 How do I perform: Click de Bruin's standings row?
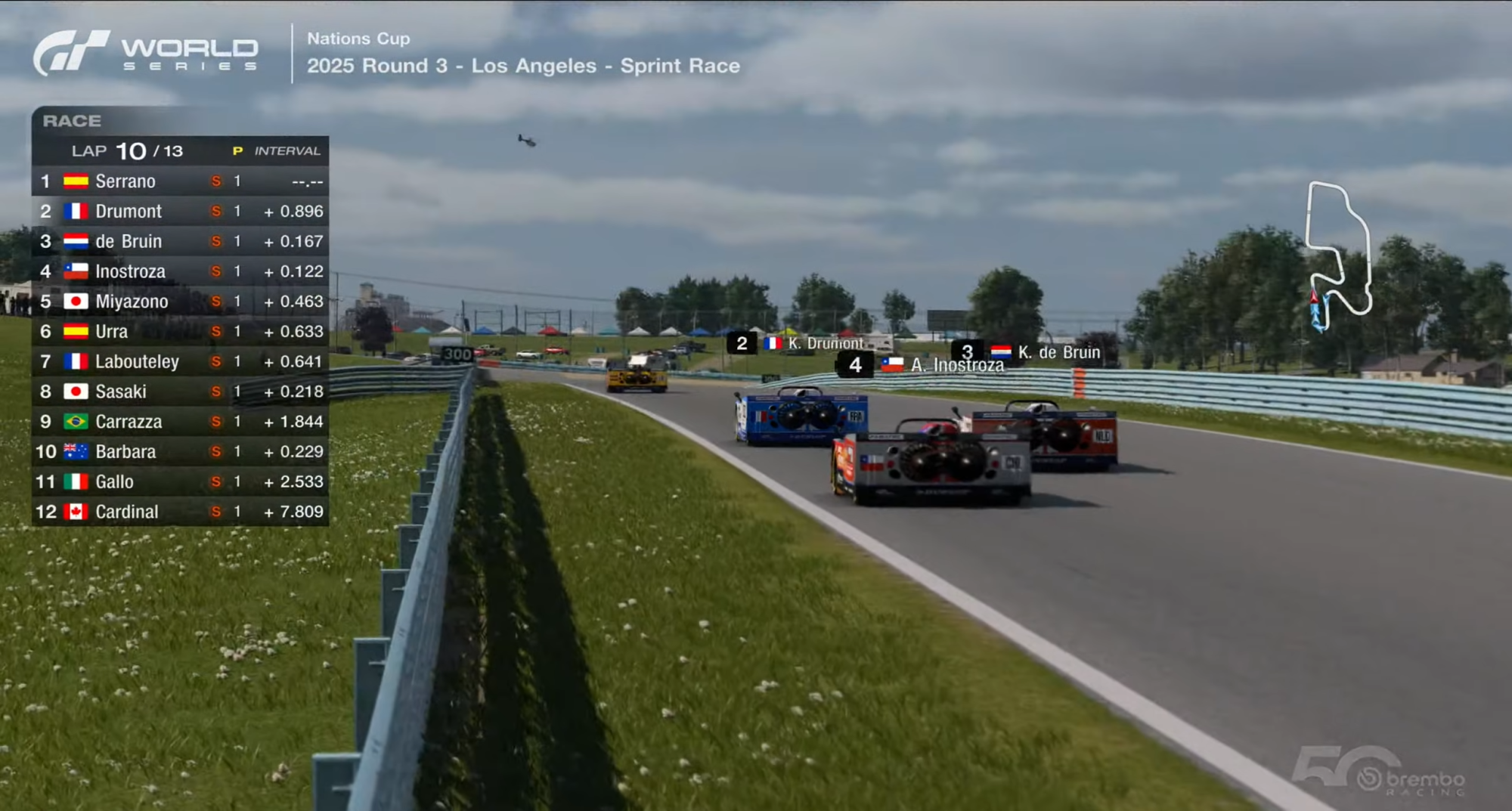tap(180, 241)
